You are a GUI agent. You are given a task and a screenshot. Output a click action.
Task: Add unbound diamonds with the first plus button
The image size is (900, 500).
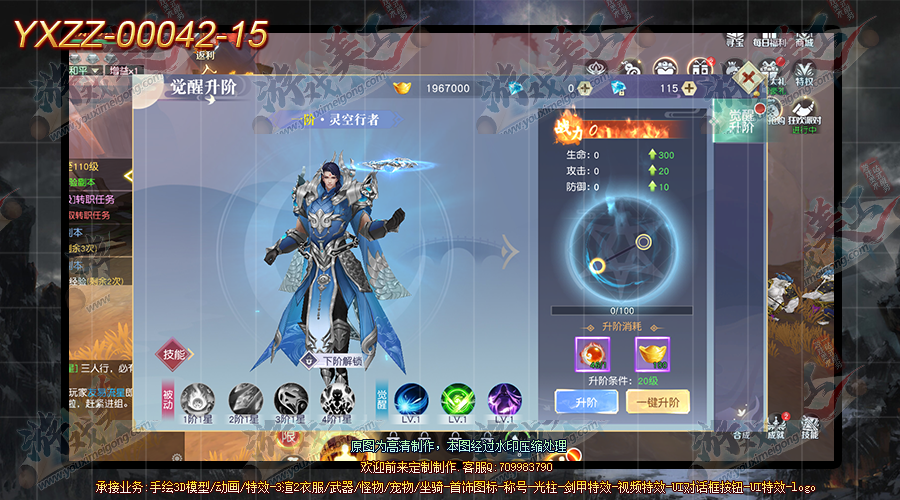(585, 88)
